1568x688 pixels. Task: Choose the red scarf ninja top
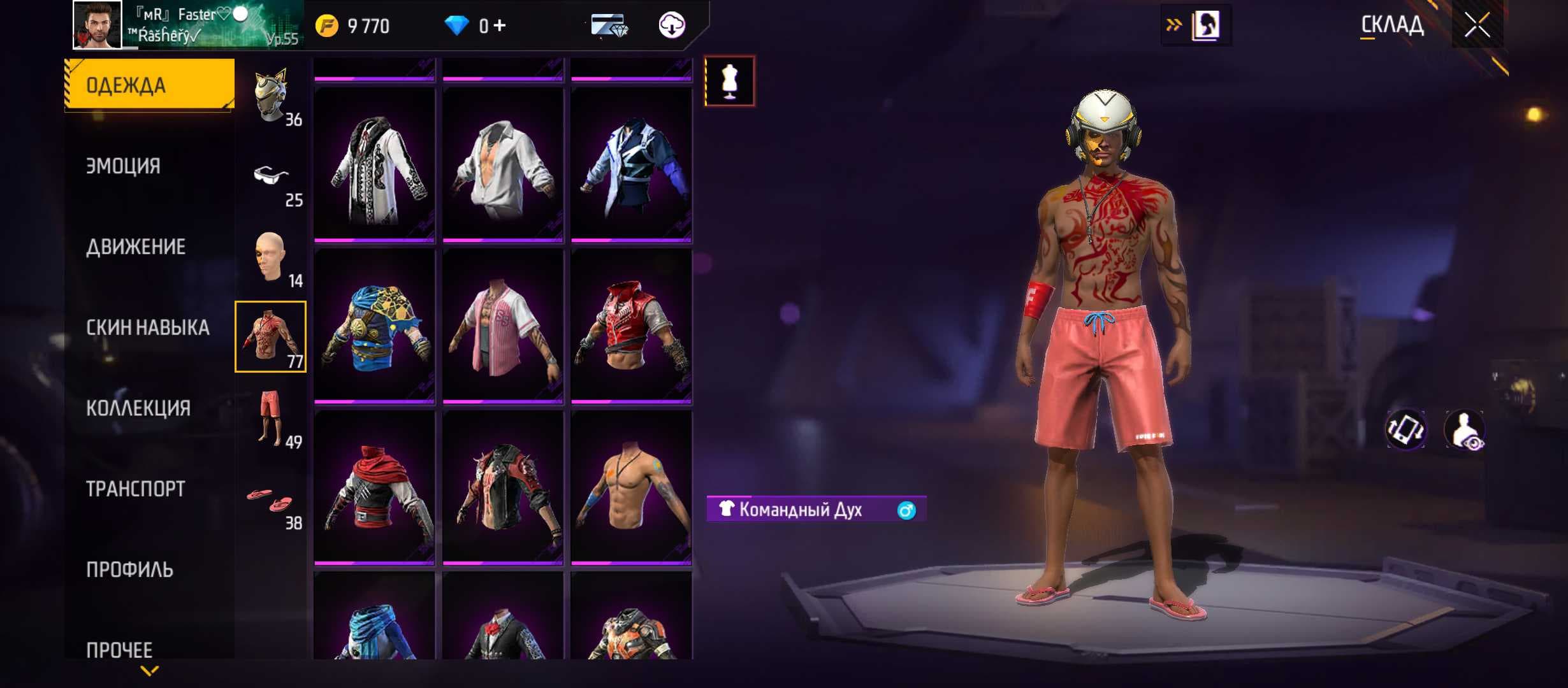point(374,488)
